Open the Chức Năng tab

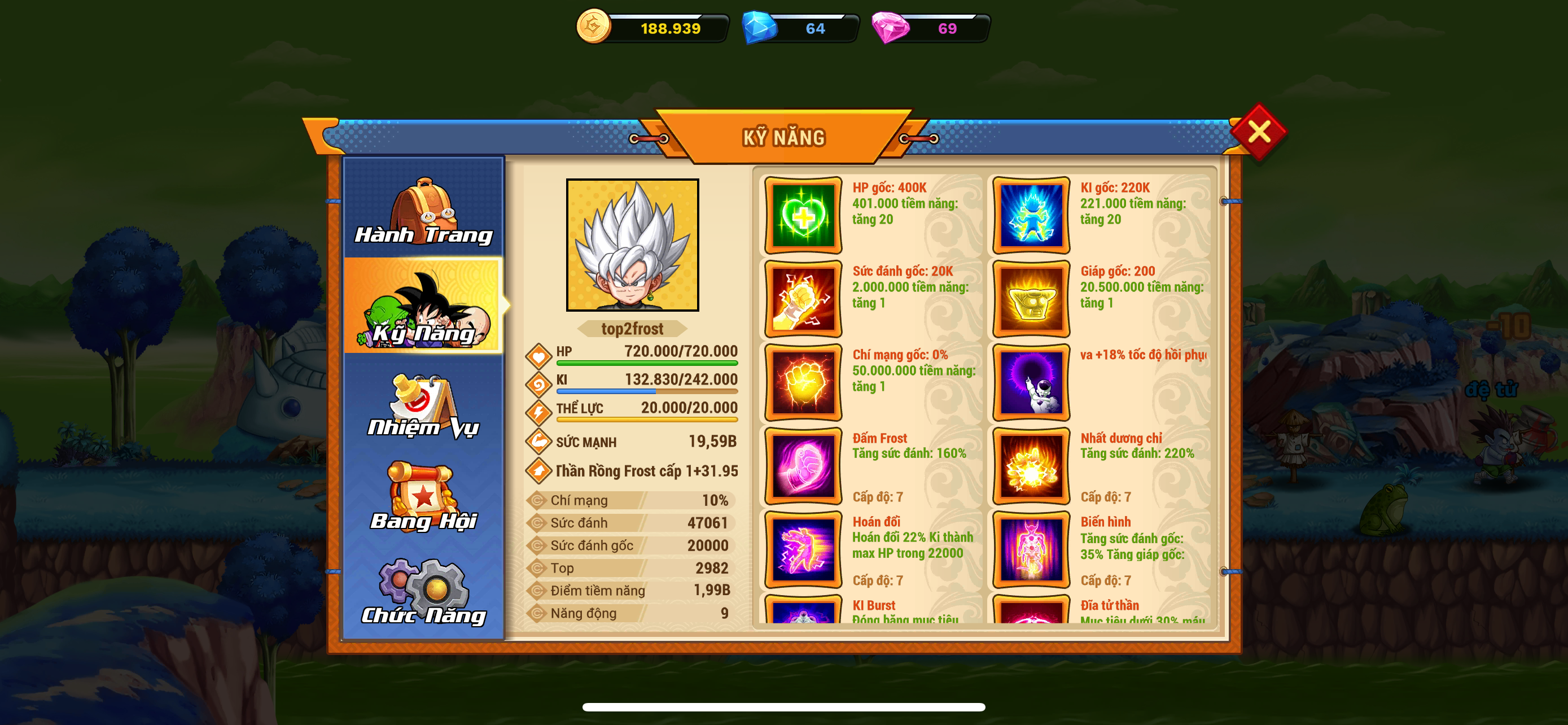424,592
